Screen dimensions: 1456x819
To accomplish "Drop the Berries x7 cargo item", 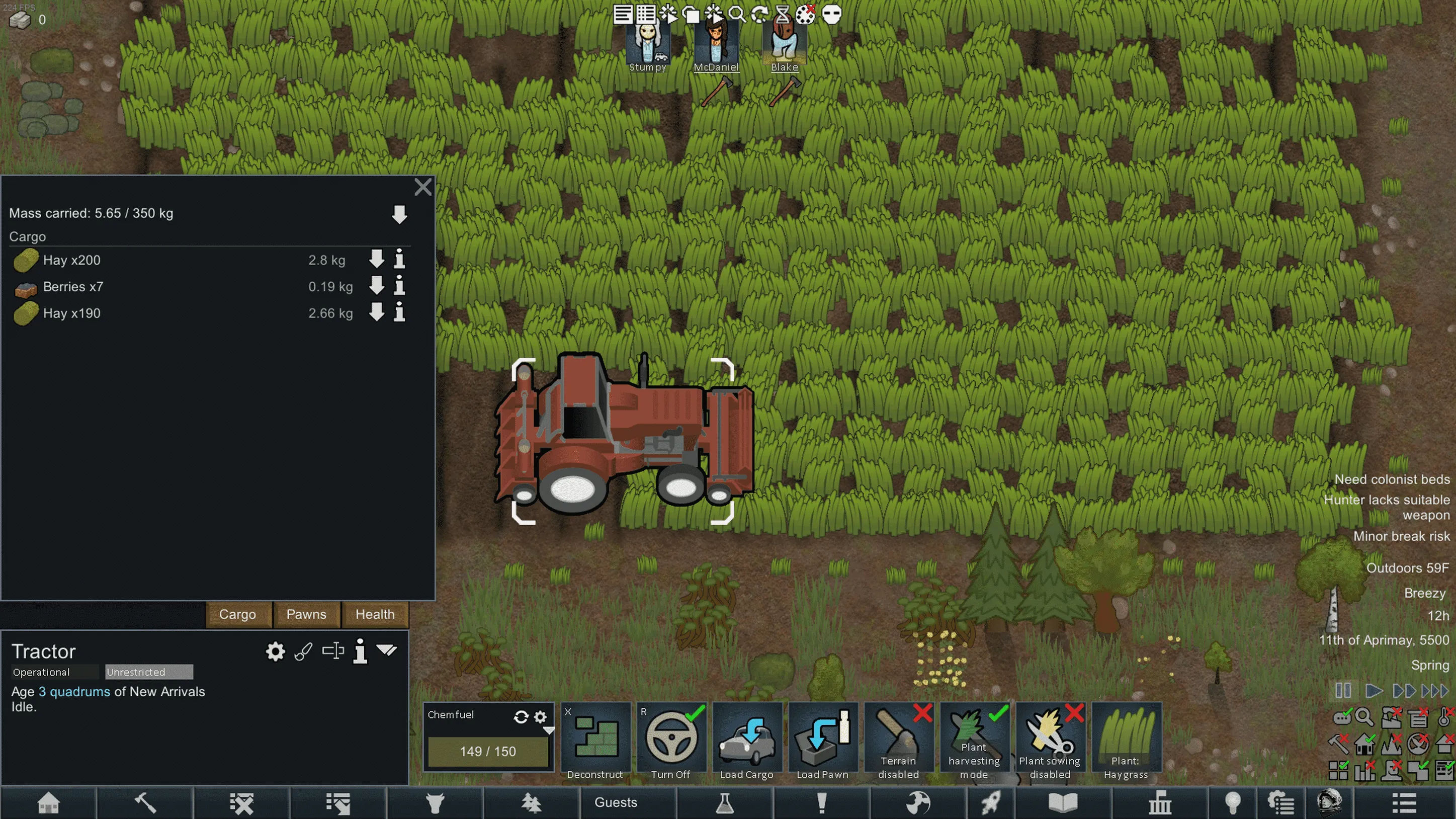I will pyautogui.click(x=376, y=287).
